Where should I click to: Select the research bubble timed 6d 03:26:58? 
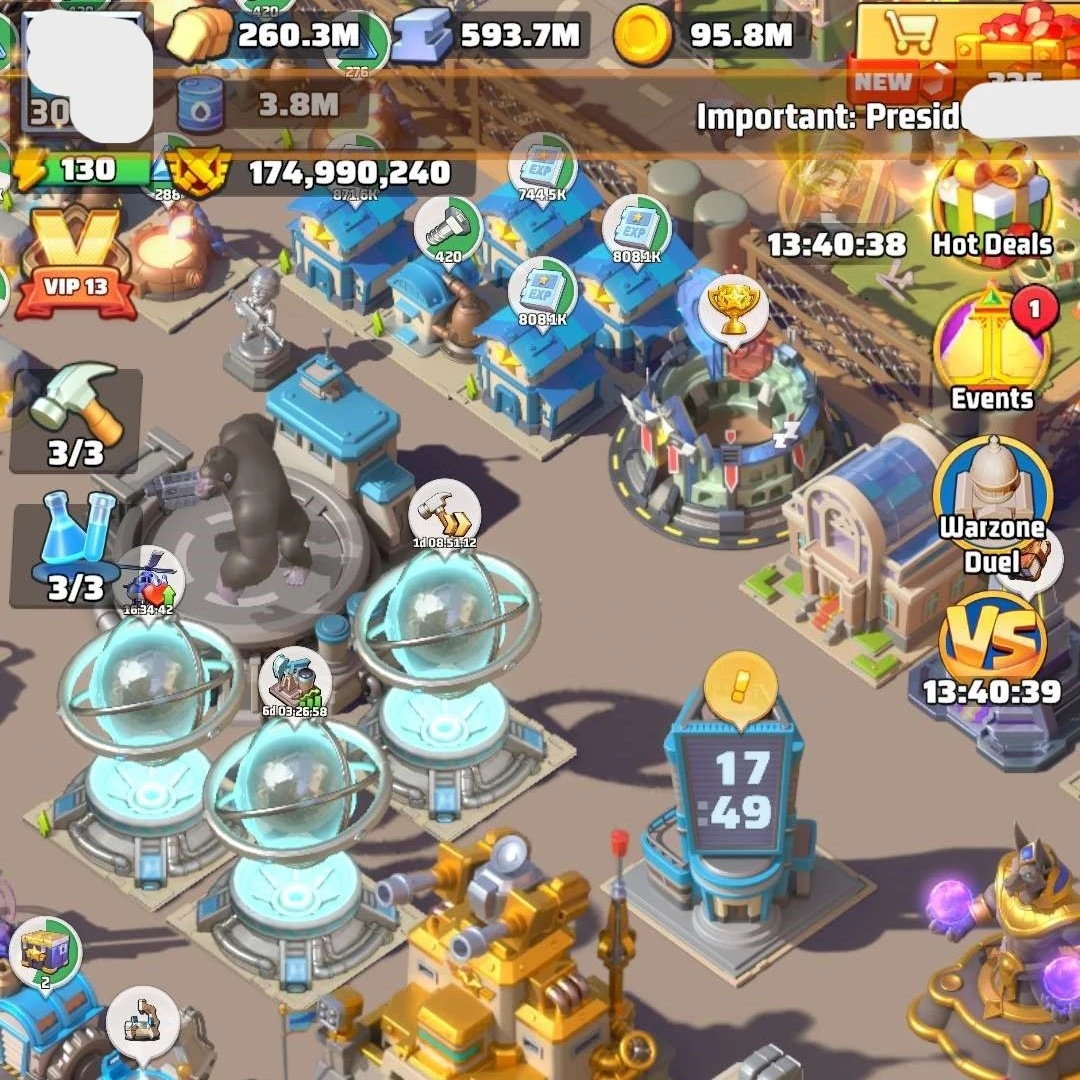(x=294, y=684)
